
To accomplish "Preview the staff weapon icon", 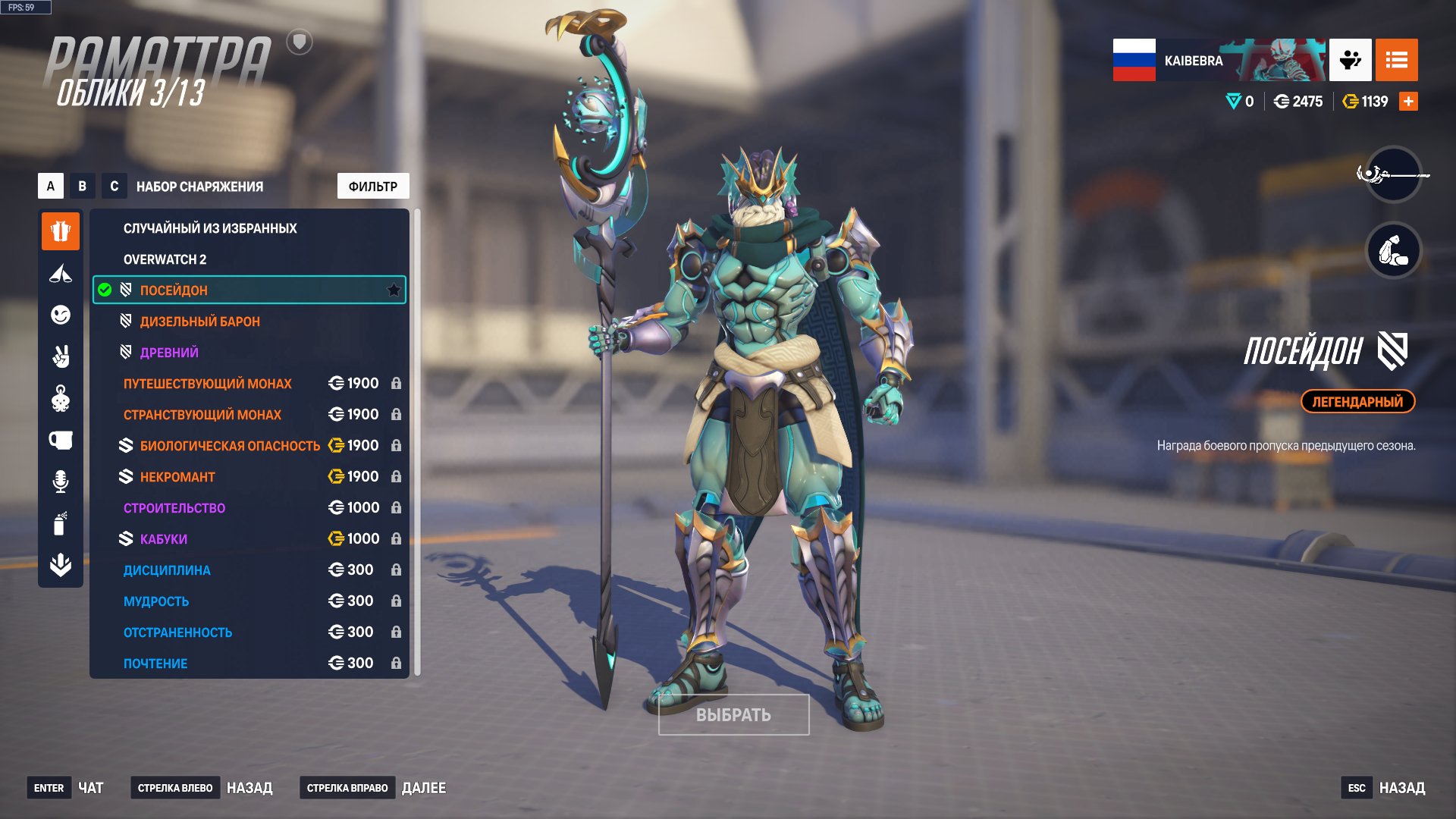I will 1393,174.
